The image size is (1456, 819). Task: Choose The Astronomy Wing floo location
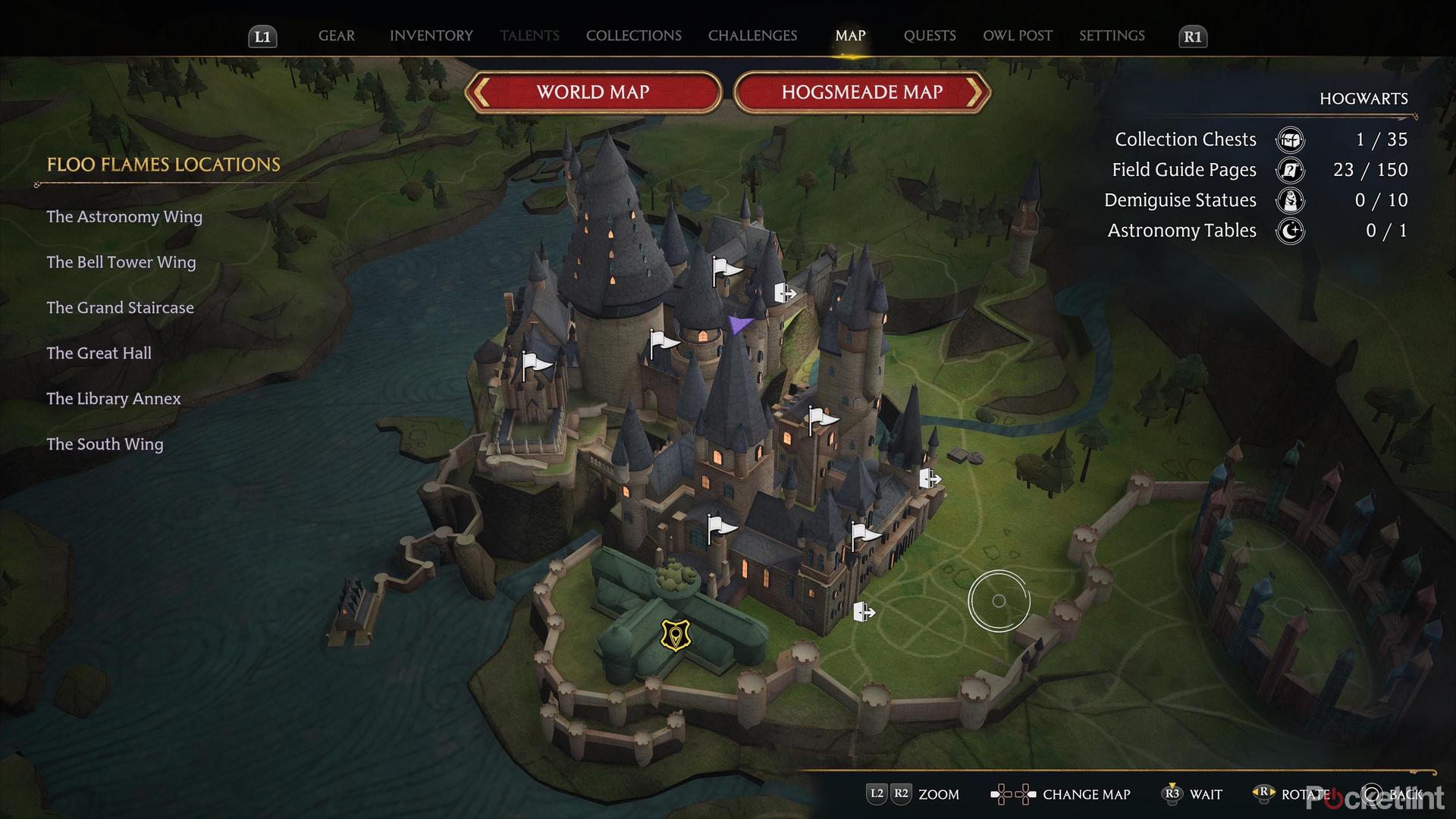[124, 217]
